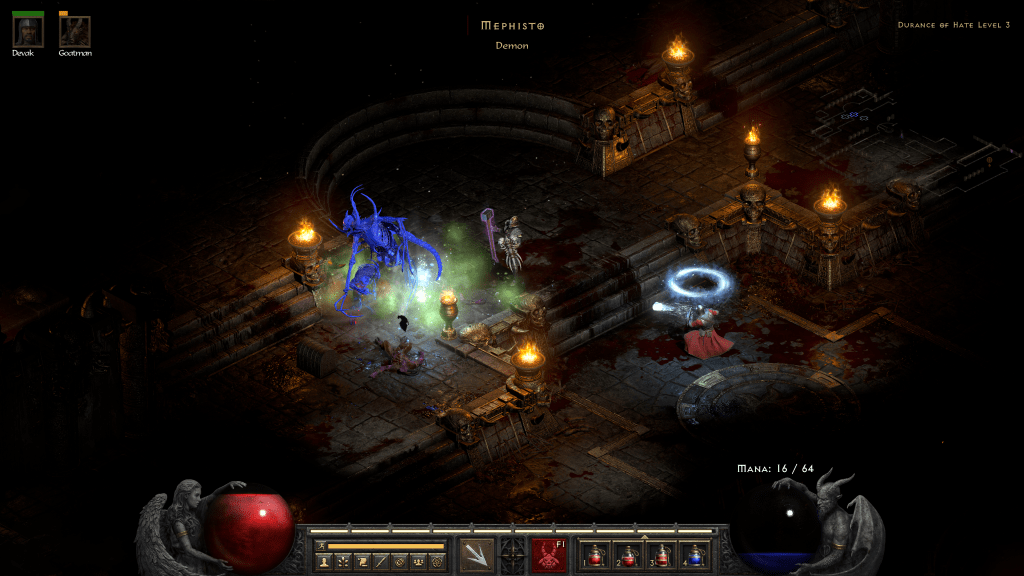Open the red demon skill bound to F1
This screenshot has width=1024, height=576.
548,553
